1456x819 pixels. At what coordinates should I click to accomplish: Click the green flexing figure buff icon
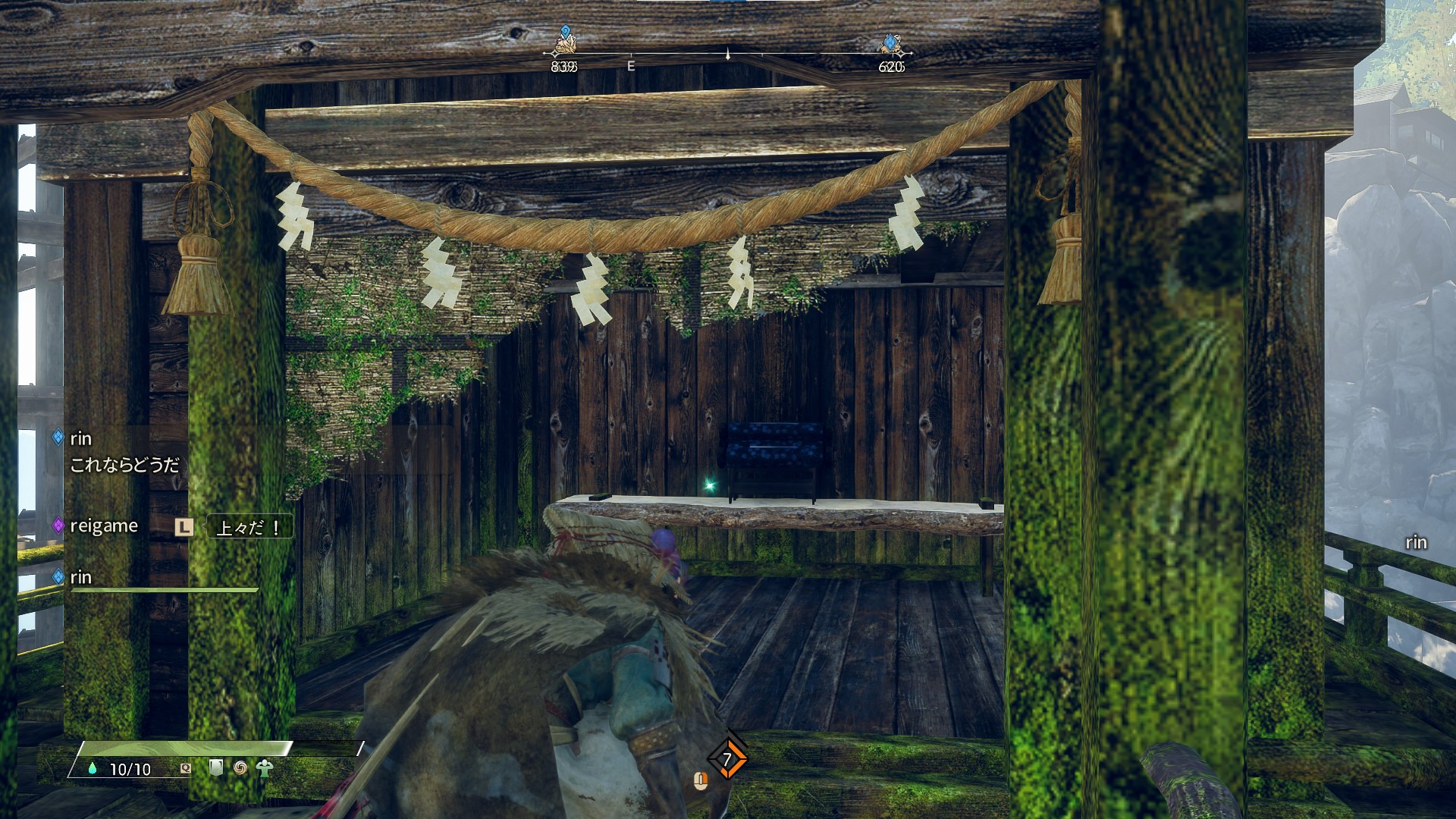coord(265,767)
